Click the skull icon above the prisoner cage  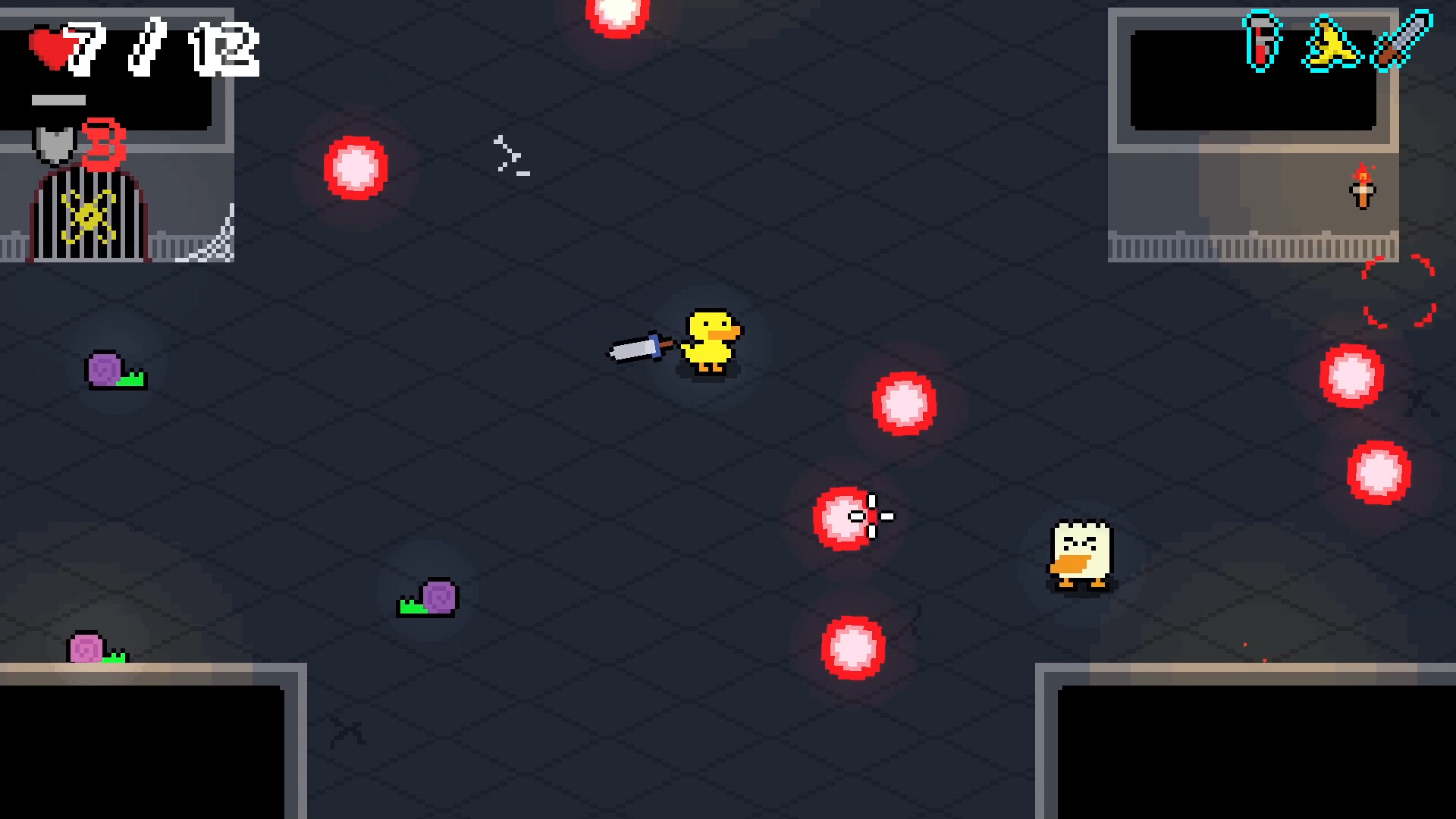55,144
